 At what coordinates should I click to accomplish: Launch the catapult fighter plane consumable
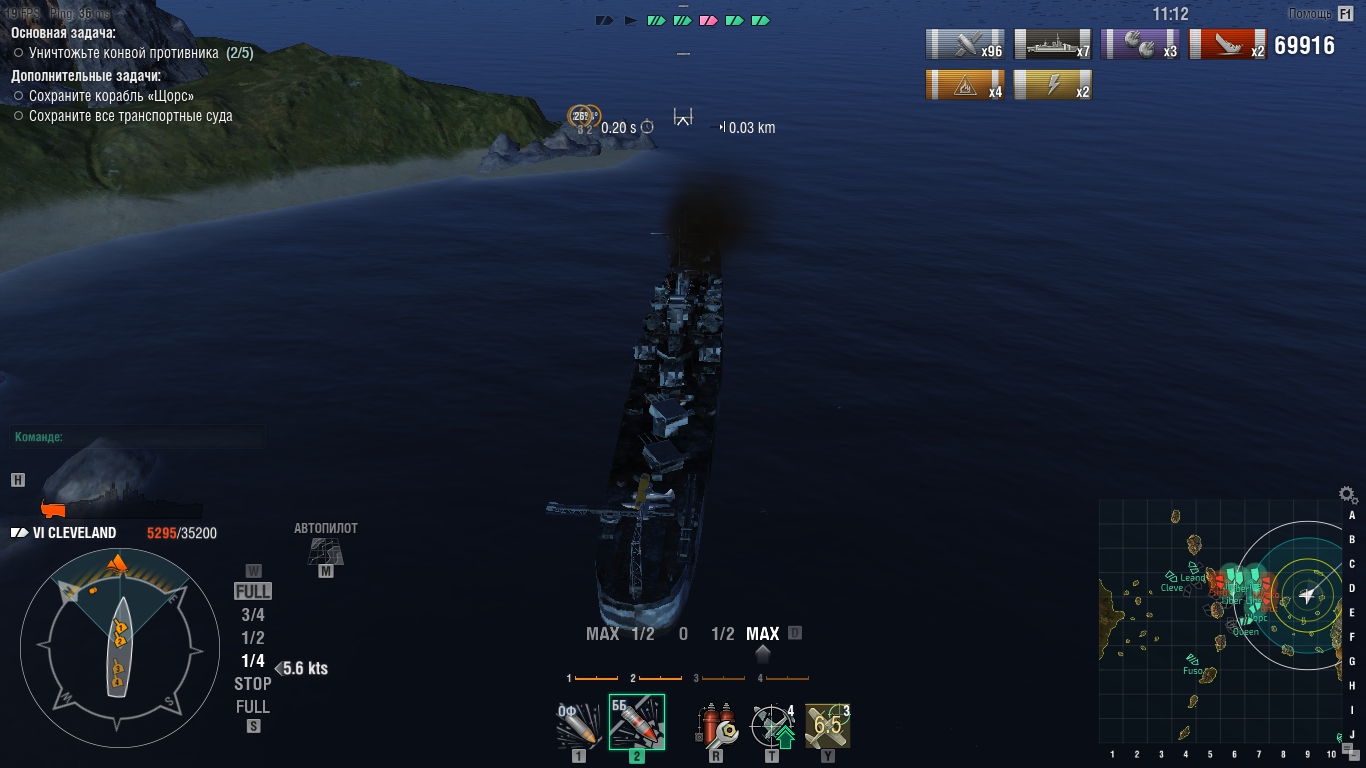tap(828, 724)
